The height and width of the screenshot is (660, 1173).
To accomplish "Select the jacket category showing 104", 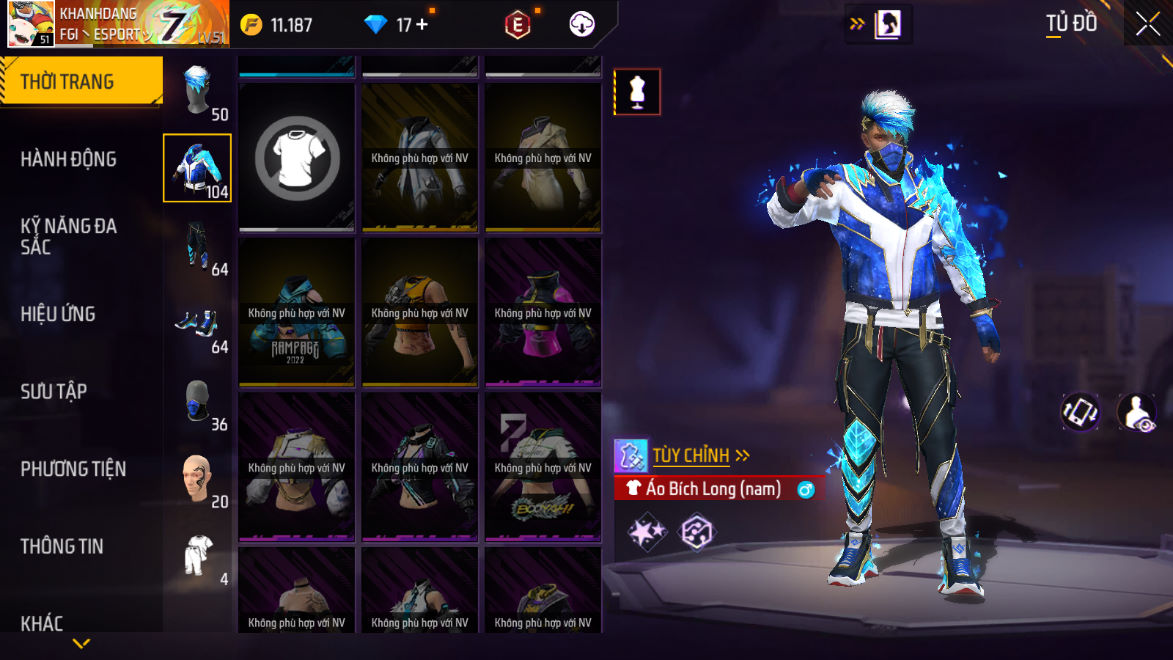I will pyautogui.click(x=197, y=168).
